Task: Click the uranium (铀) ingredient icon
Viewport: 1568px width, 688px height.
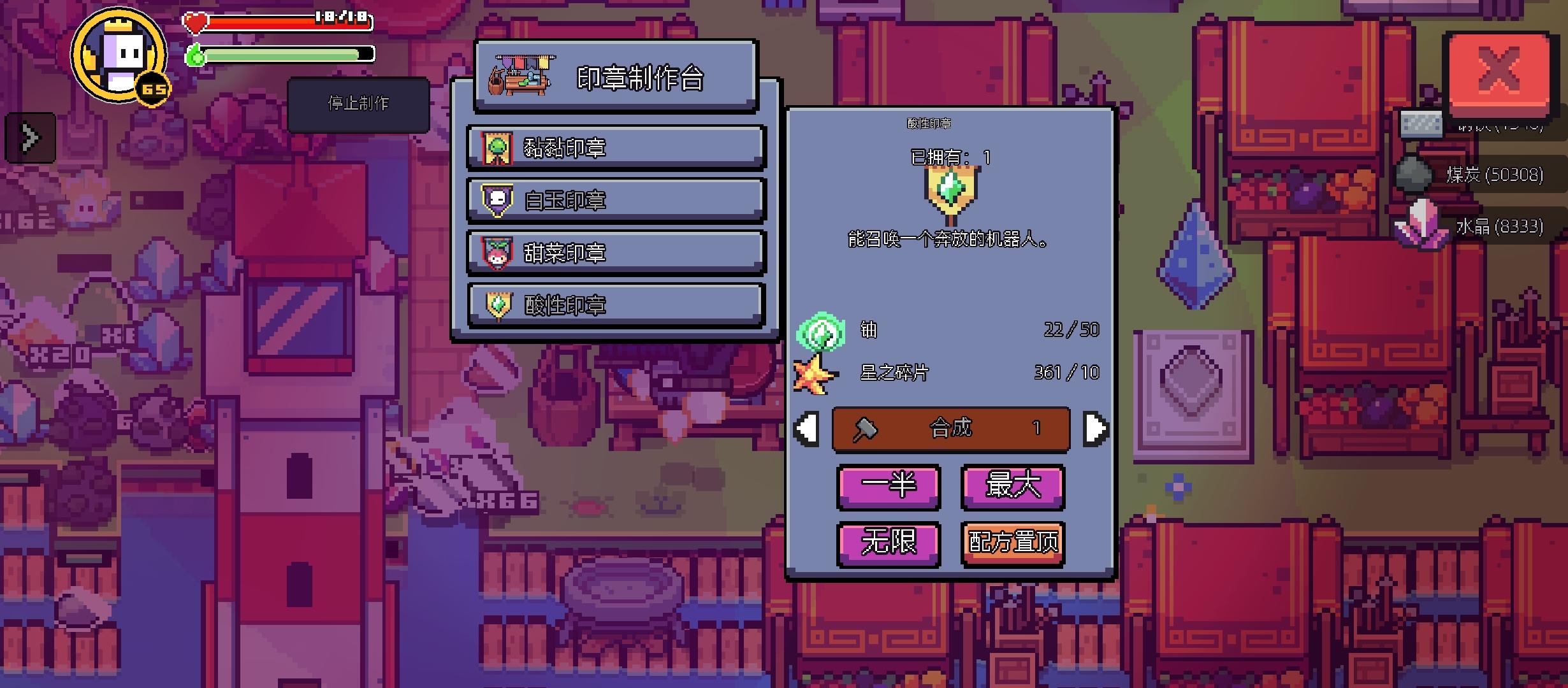Action: [x=822, y=330]
